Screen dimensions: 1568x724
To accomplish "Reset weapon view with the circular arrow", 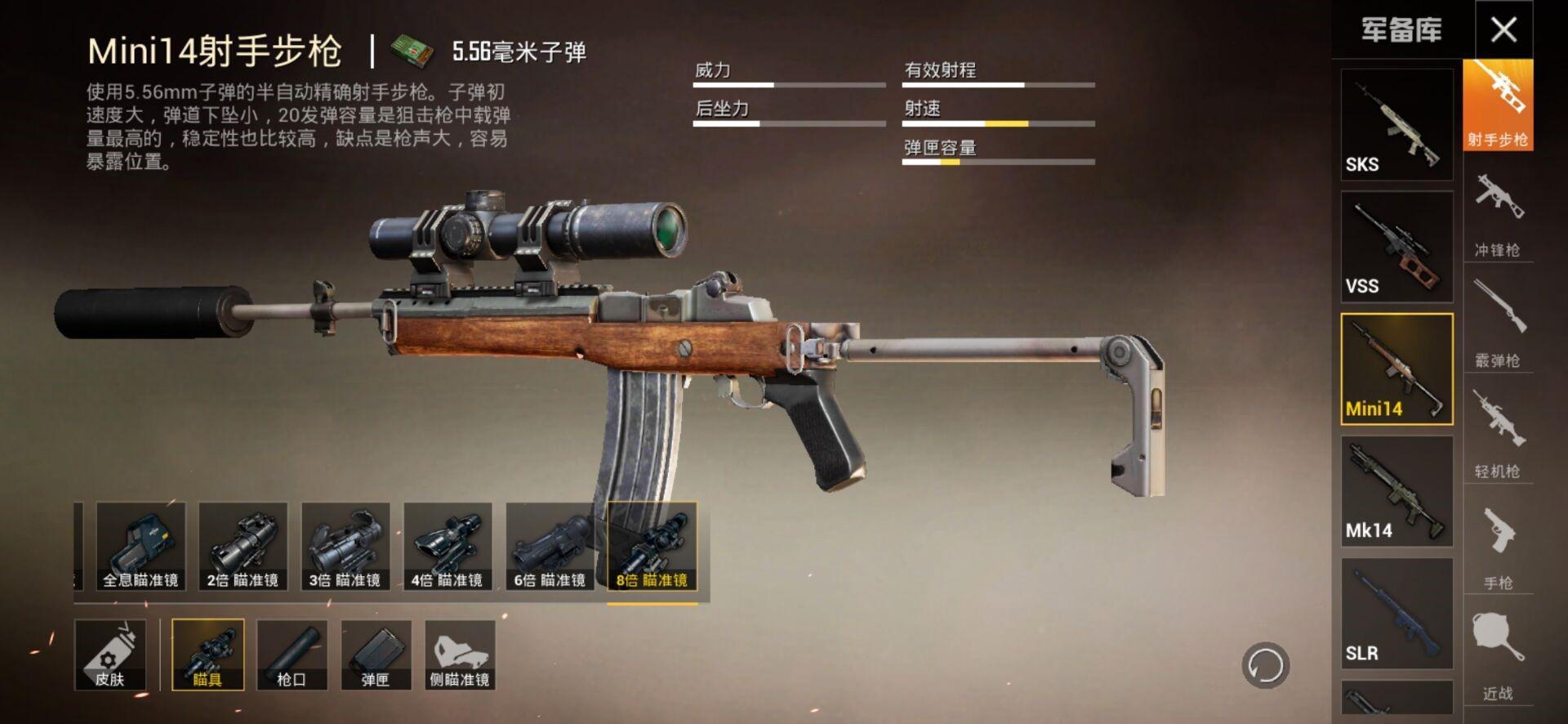I will click(1265, 665).
